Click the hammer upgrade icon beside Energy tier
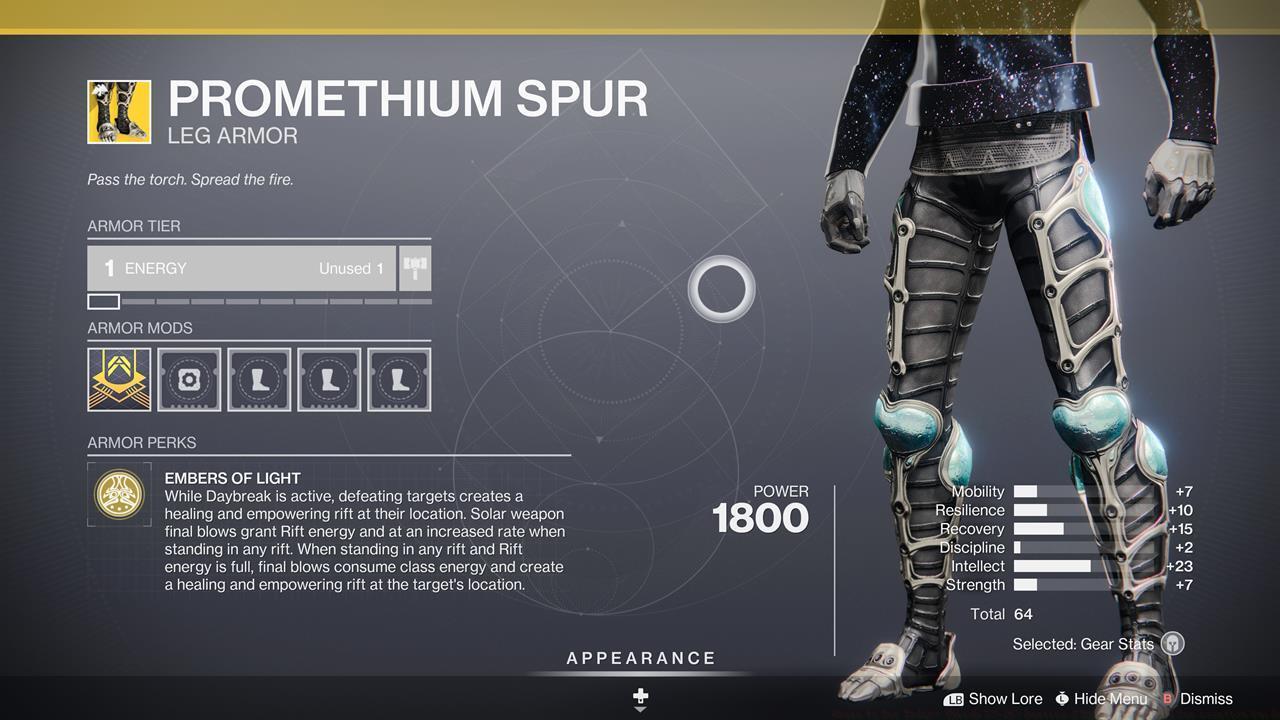This screenshot has width=1280, height=720. (416, 267)
